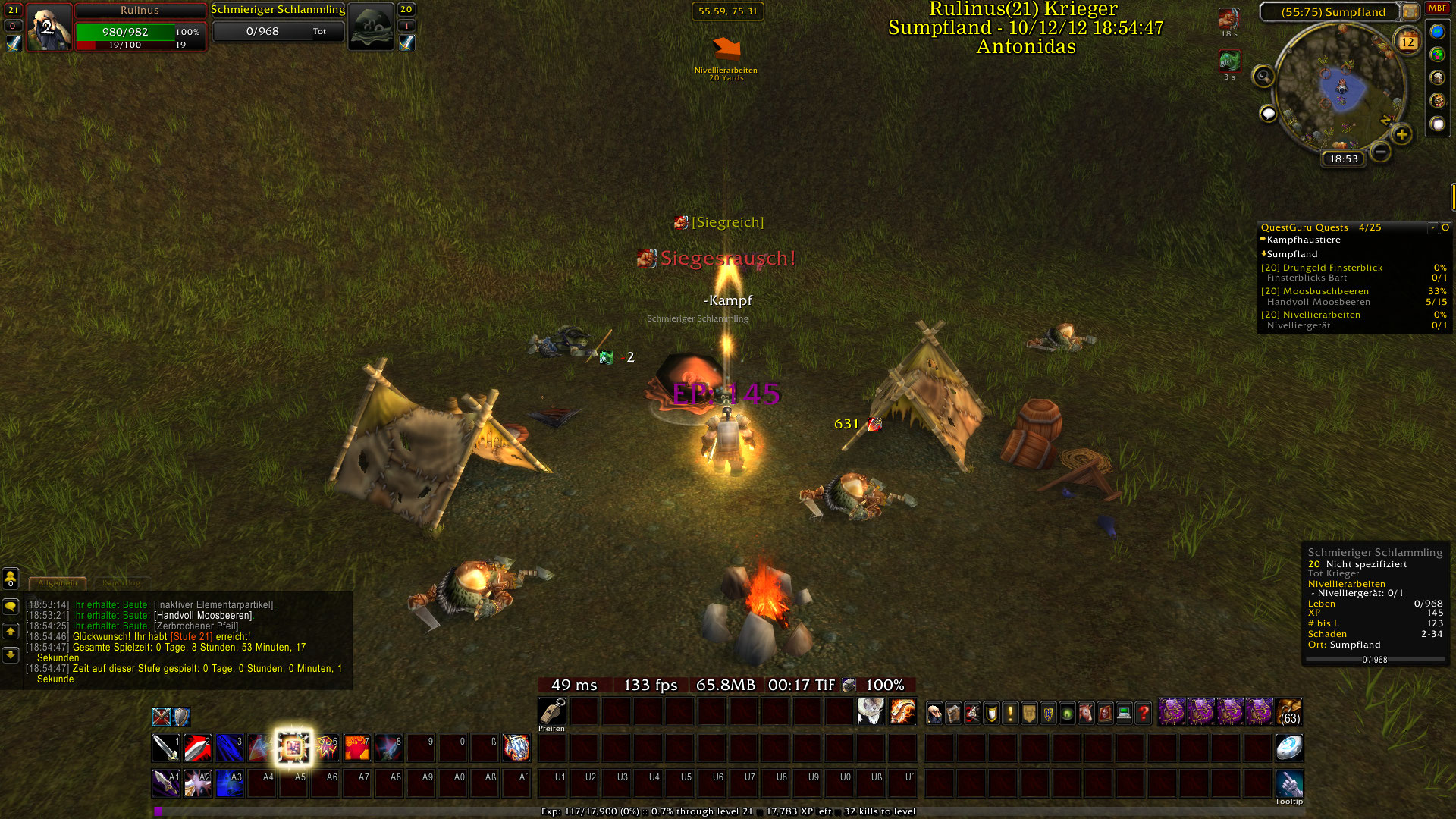
Task: Zoom out on the minimap
Action: (x=1381, y=152)
